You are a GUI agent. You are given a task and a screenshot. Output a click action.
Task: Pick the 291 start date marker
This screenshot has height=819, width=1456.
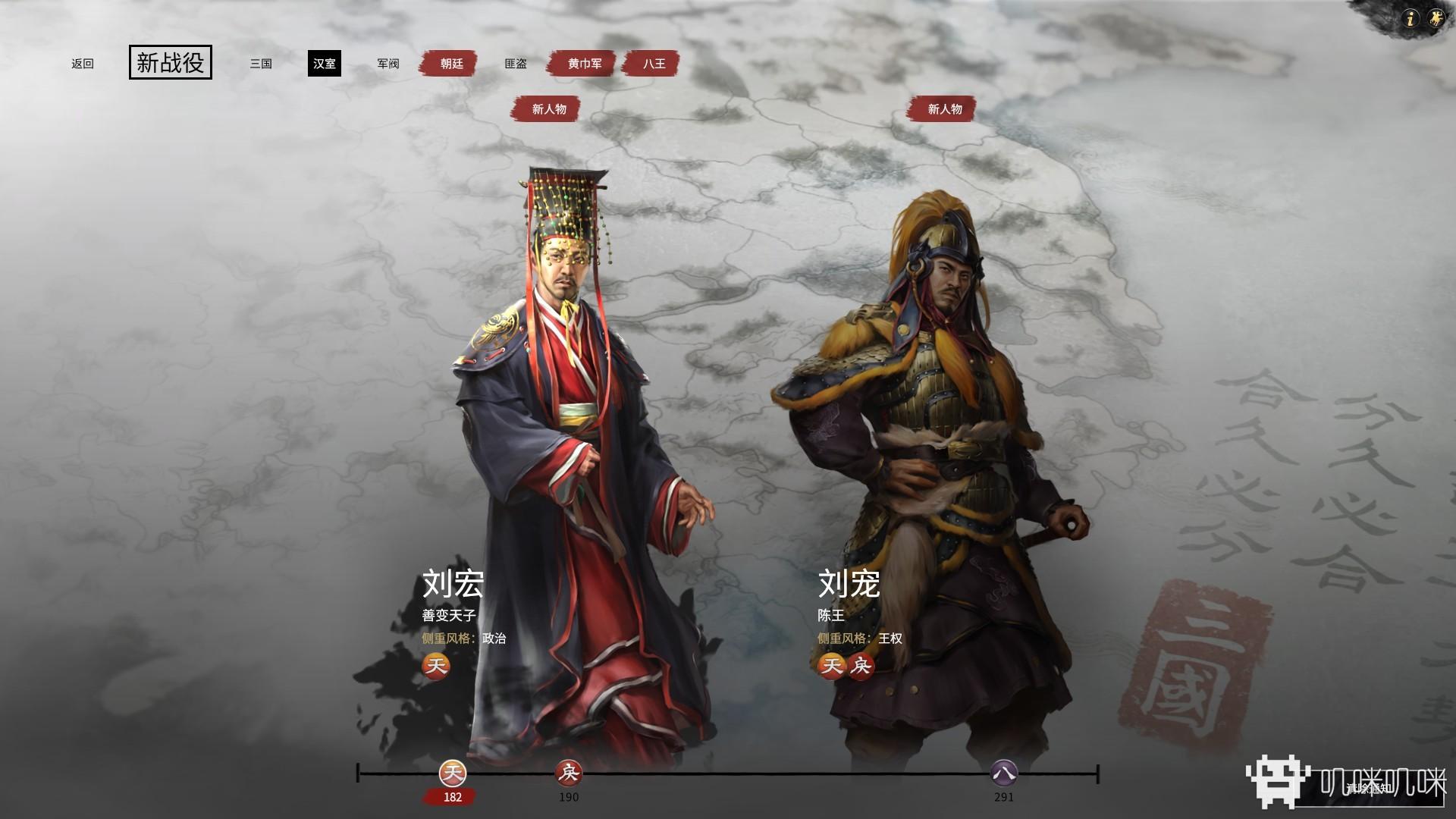click(x=1004, y=774)
